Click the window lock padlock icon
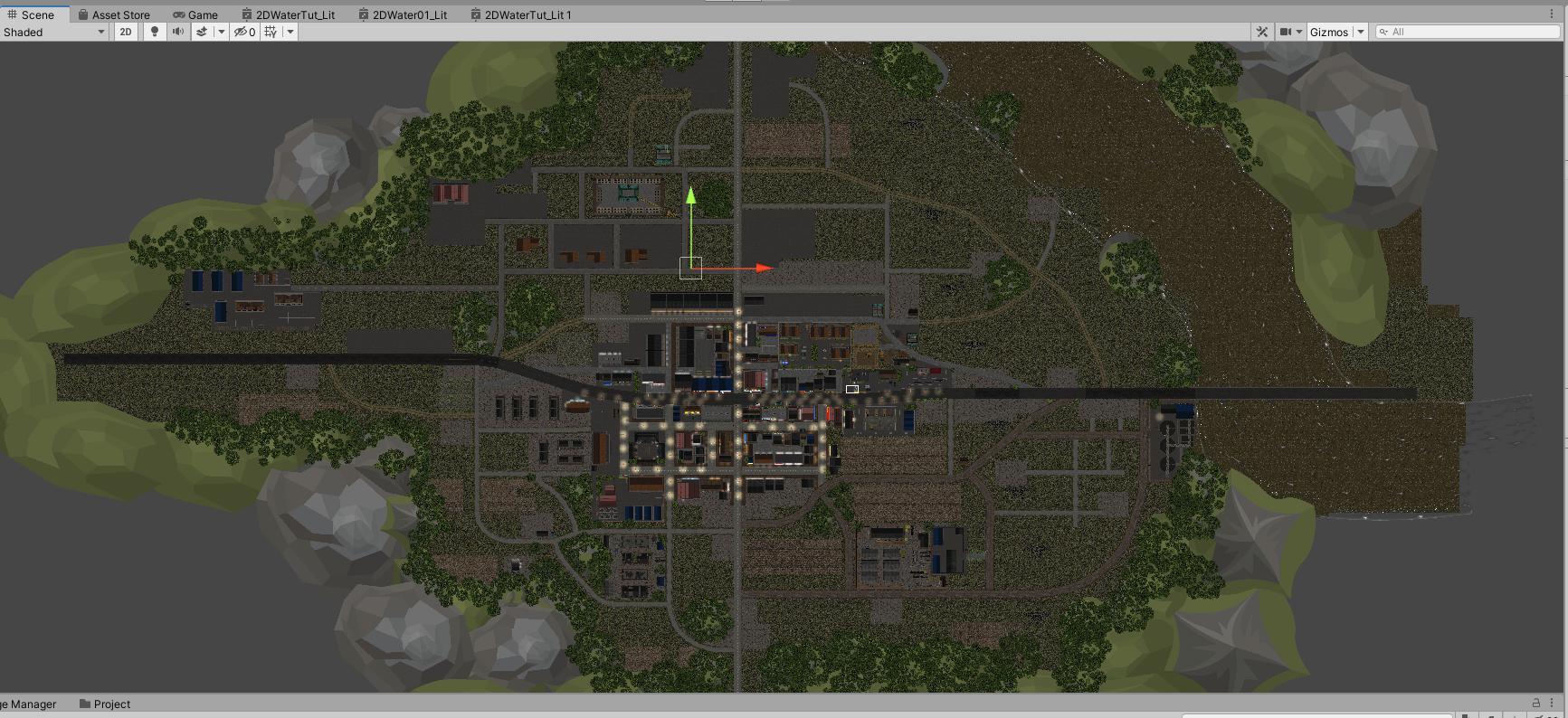 pyautogui.click(x=1536, y=704)
